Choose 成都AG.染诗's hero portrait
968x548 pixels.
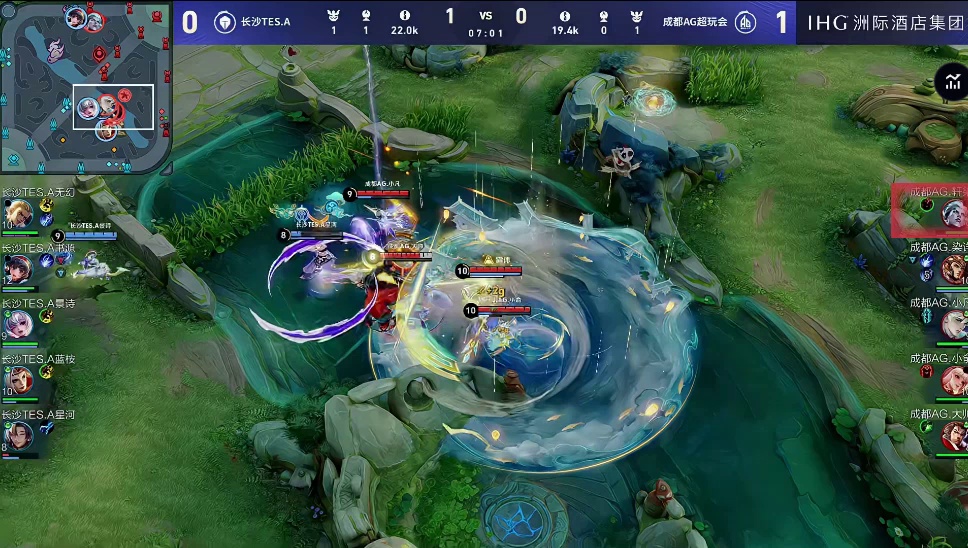[x=953, y=268]
